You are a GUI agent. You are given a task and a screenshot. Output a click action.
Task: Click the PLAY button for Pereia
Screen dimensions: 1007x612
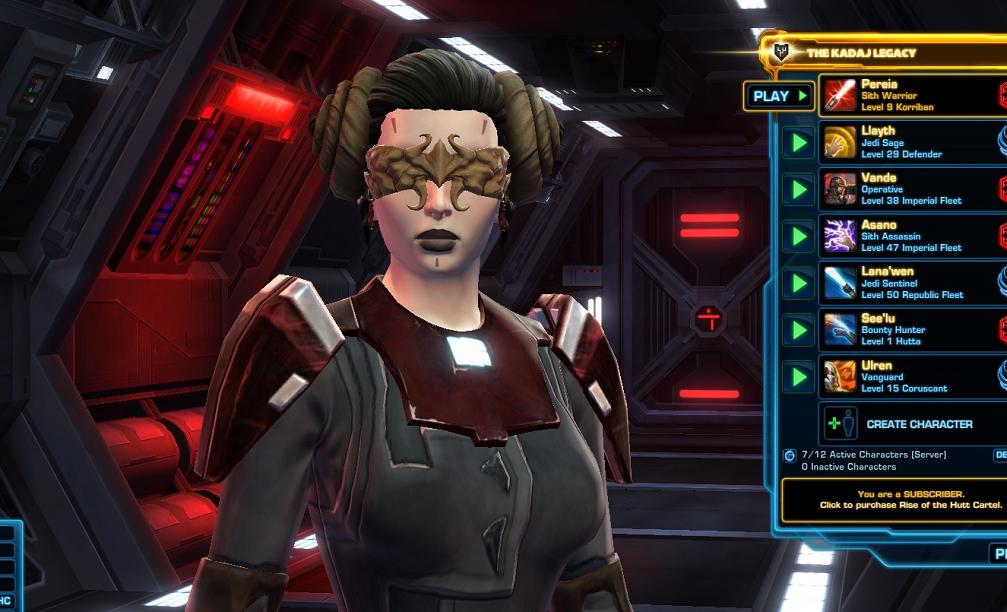click(x=779, y=96)
